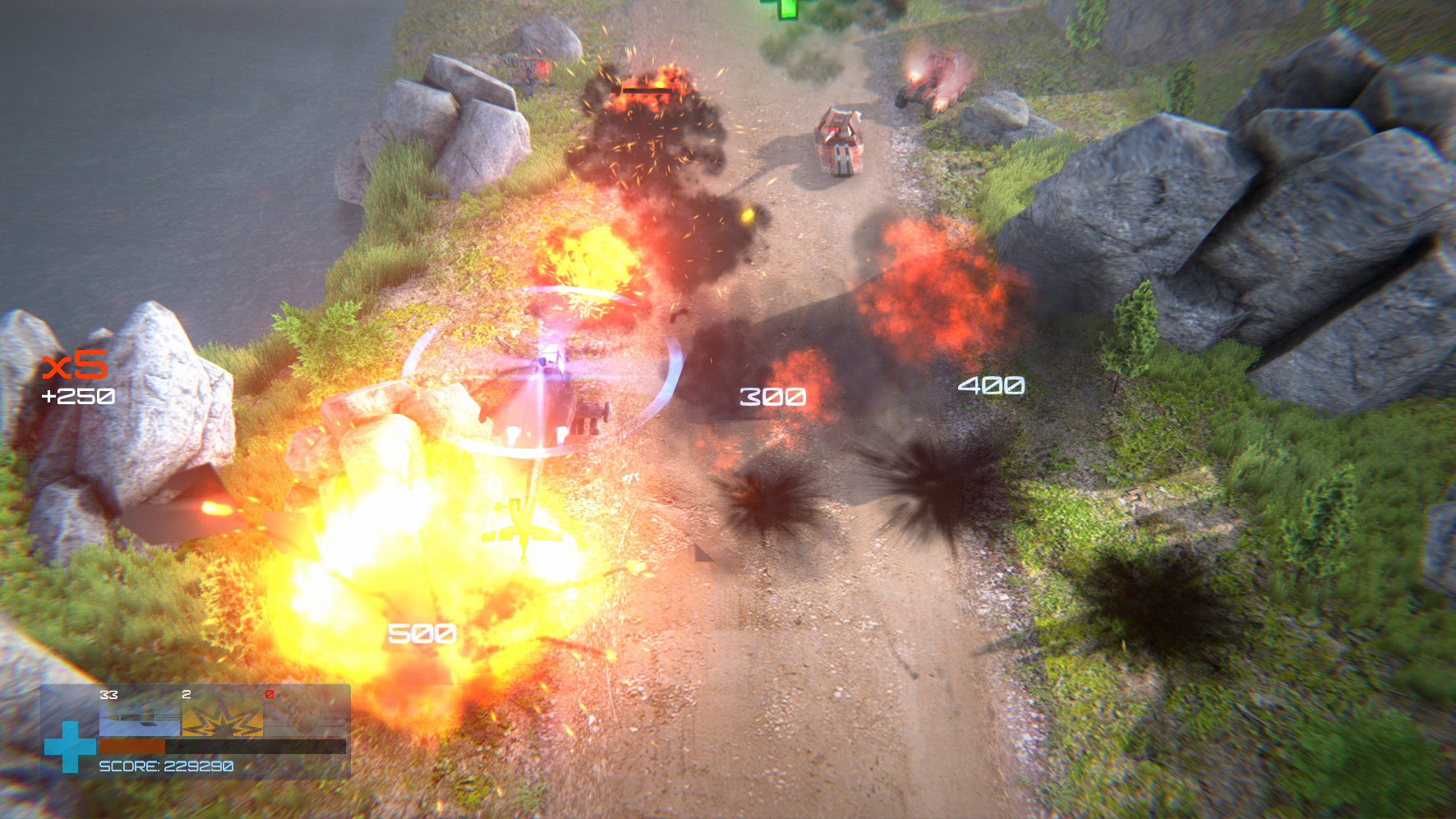The width and height of the screenshot is (1456, 819).
Task: Click the blue health cross icon
Action: coord(69,747)
